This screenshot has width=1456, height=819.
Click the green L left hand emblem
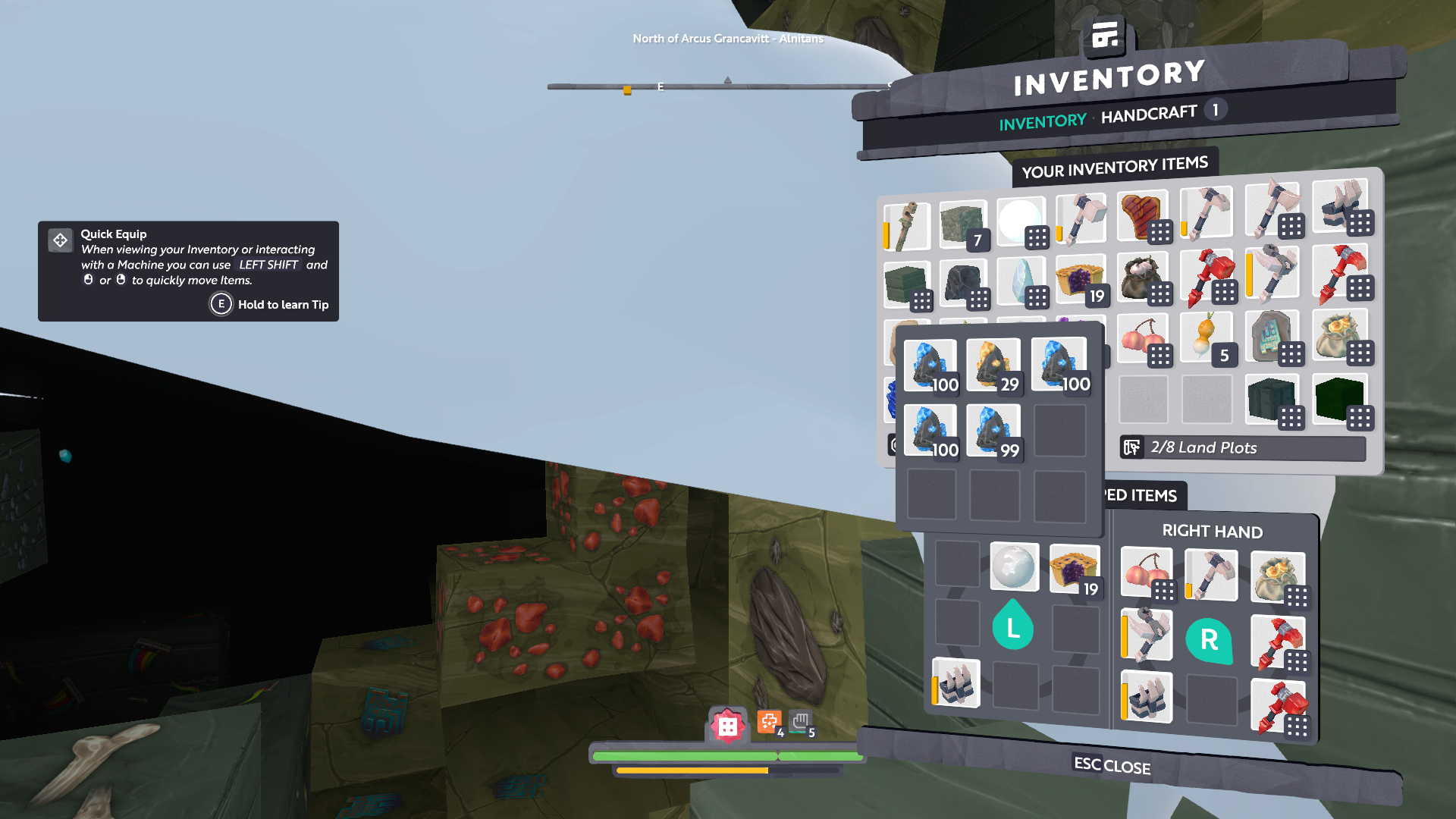pyautogui.click(x=1012, y=626)
